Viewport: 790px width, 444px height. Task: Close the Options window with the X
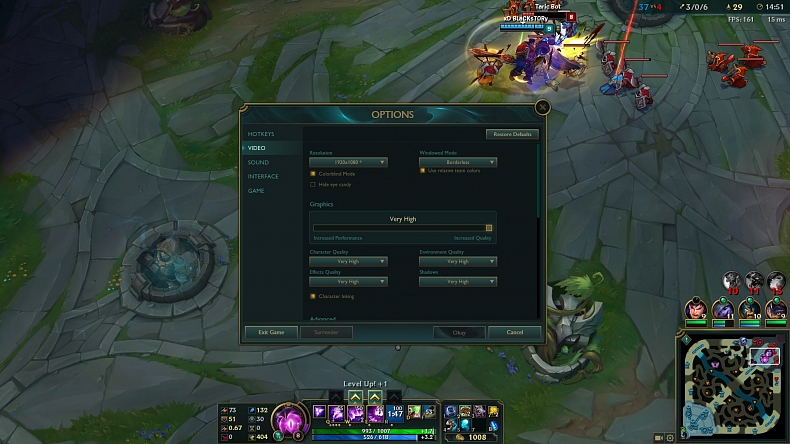542,107
